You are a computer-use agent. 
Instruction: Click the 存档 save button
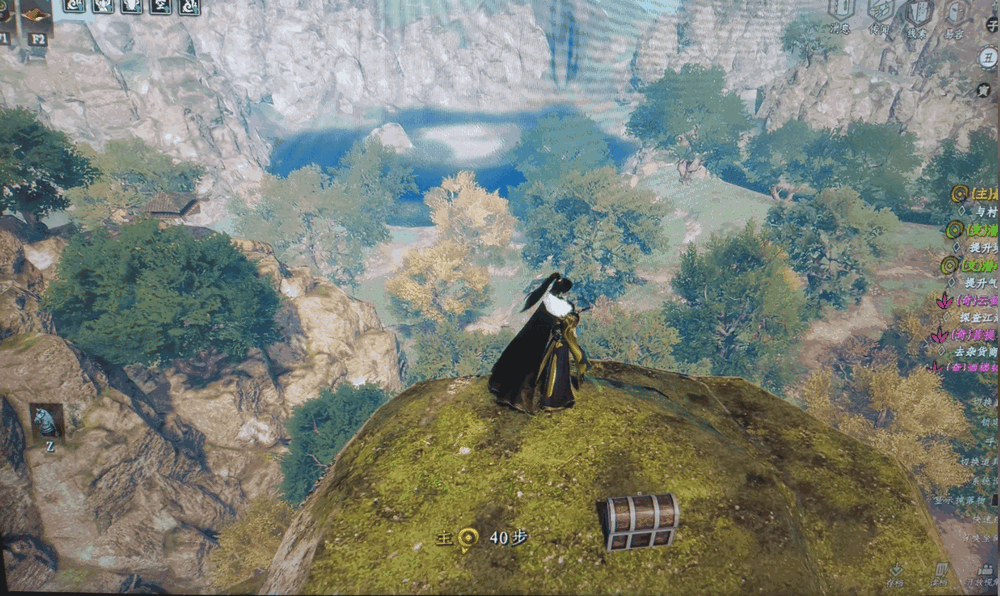[896, 573]
